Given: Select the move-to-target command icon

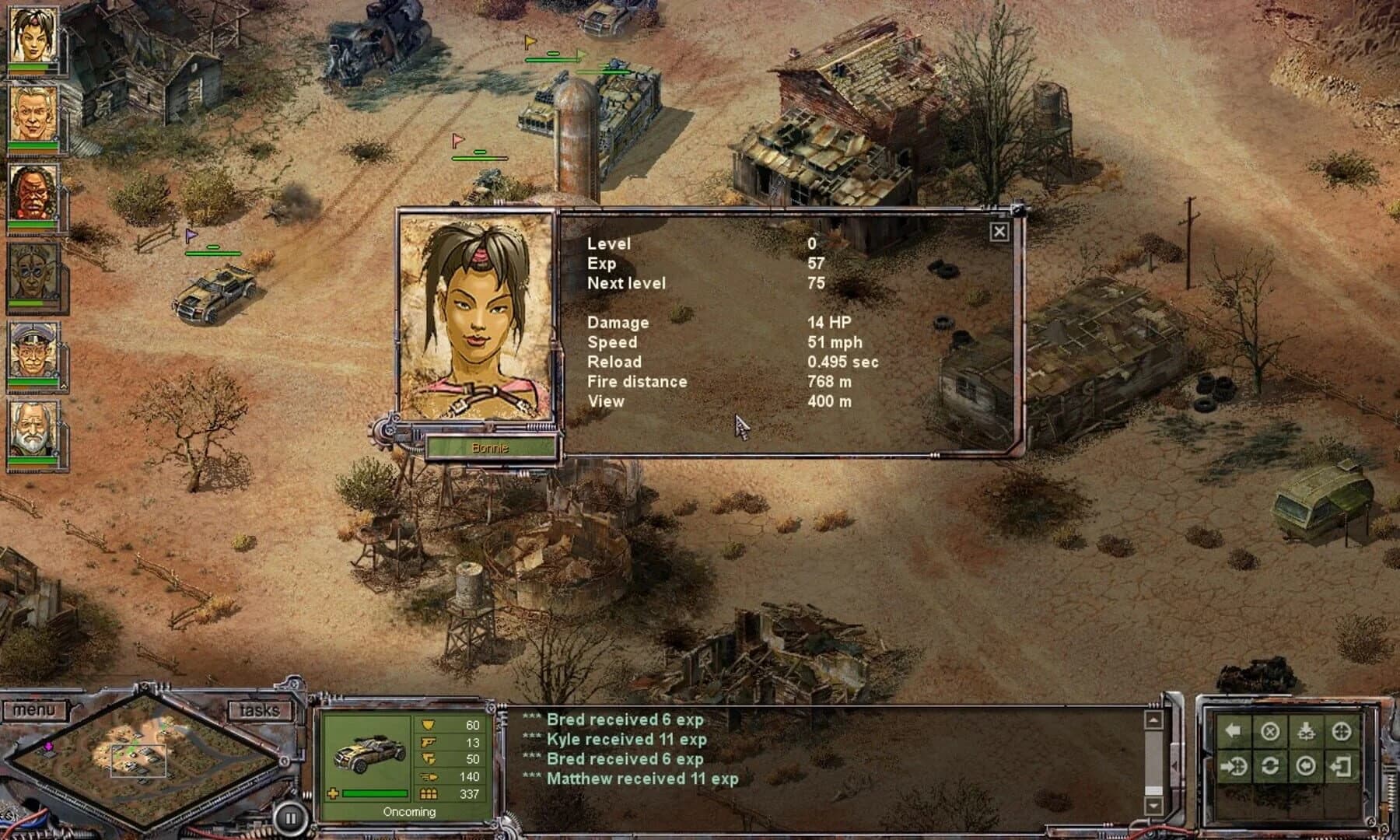Looking at the screenshot, I should click(x=1233, y=766).
